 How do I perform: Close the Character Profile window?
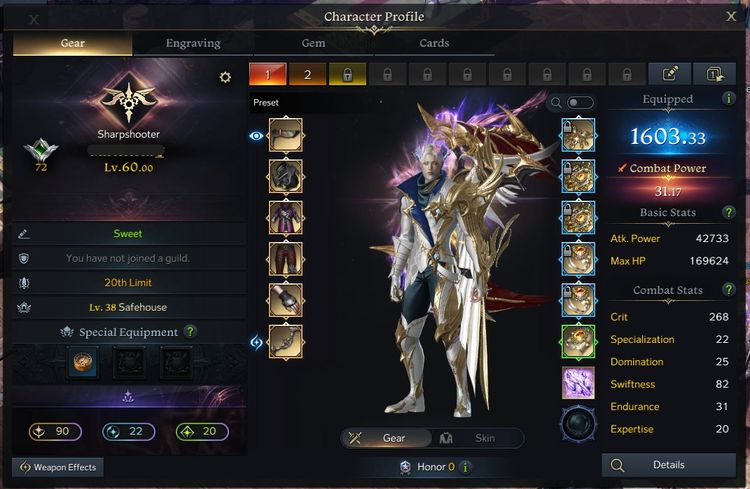[730, 16]
